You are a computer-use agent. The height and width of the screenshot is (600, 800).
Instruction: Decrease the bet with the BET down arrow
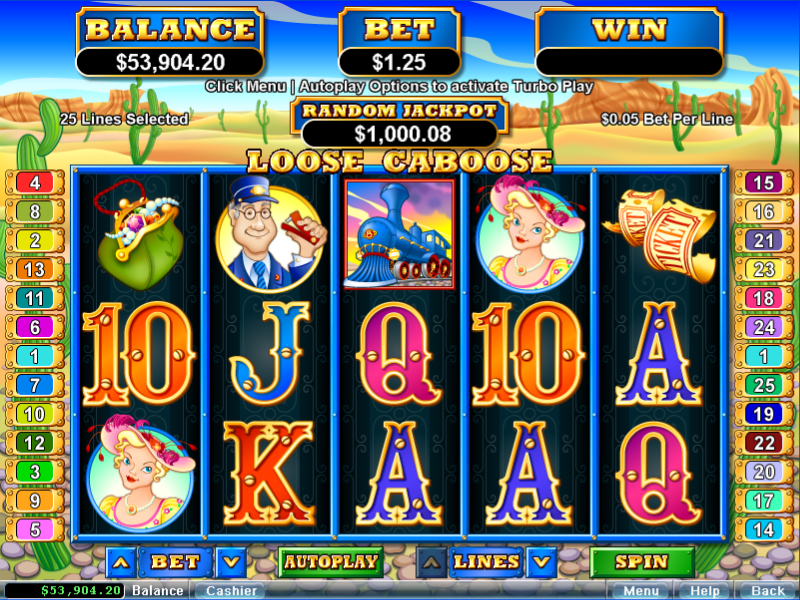click(230, 563)
